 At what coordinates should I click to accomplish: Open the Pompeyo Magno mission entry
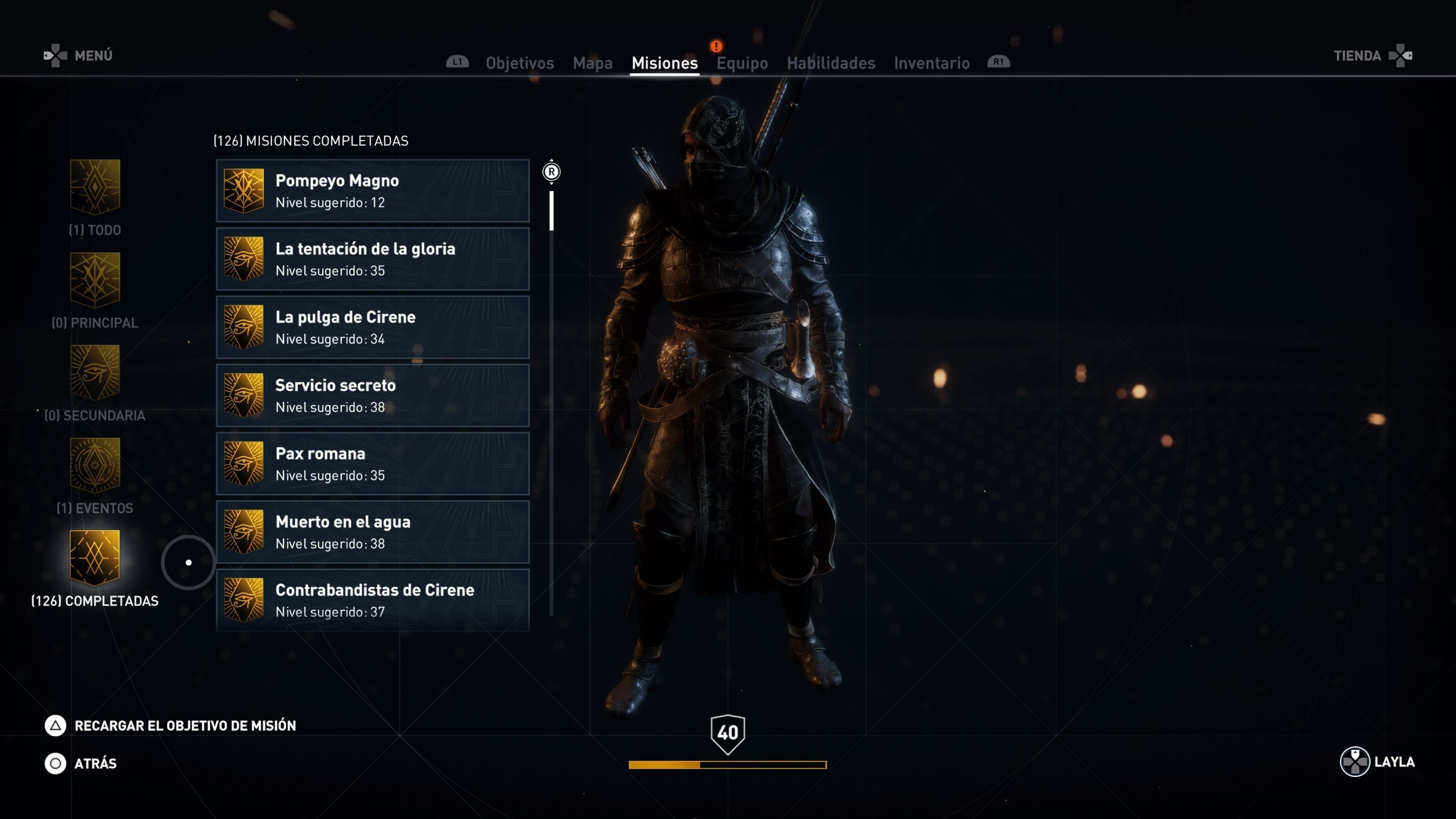pos(372,191)
